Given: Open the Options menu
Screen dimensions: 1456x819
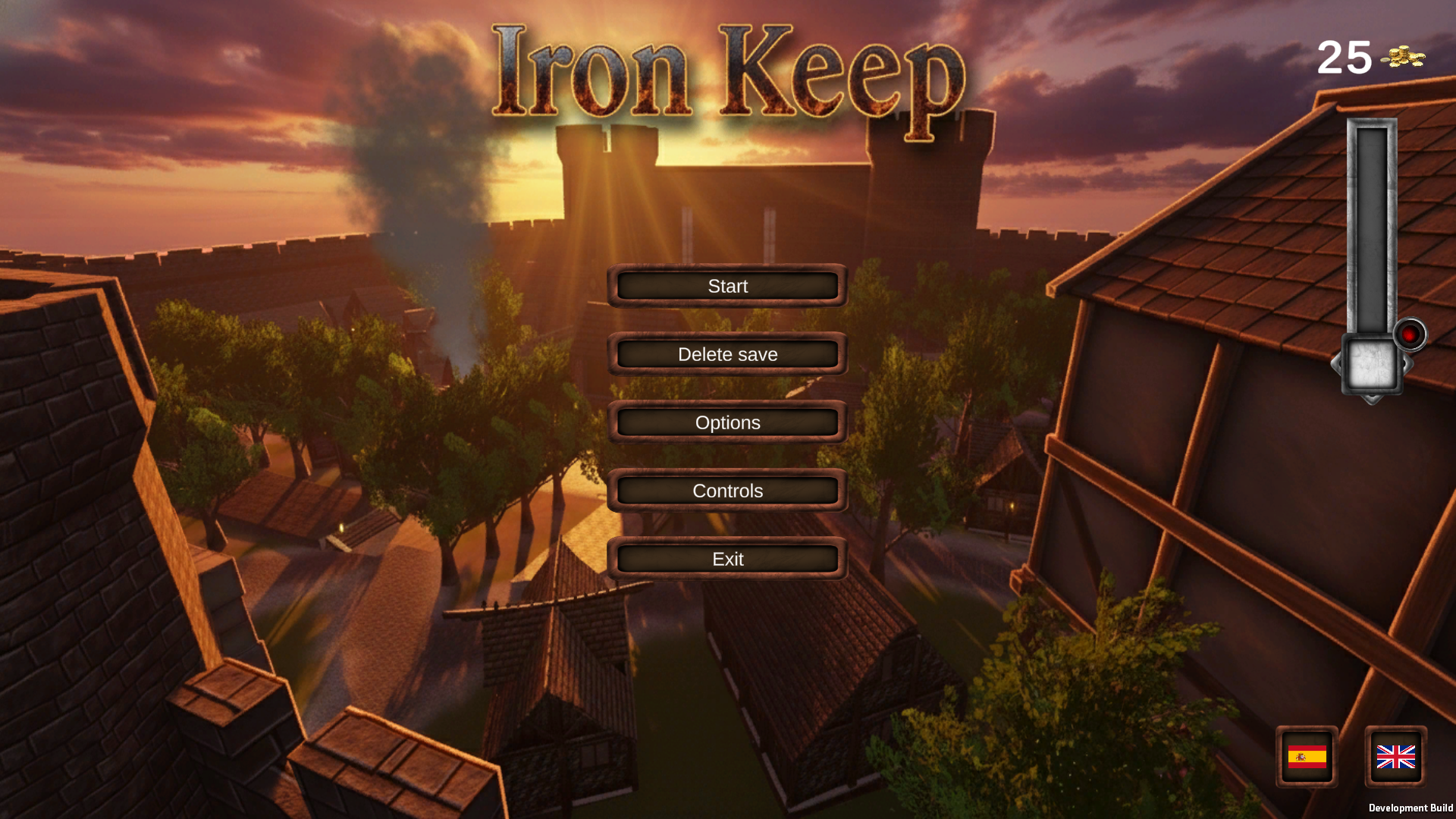Looking at the screenshot, I should 726,422.
